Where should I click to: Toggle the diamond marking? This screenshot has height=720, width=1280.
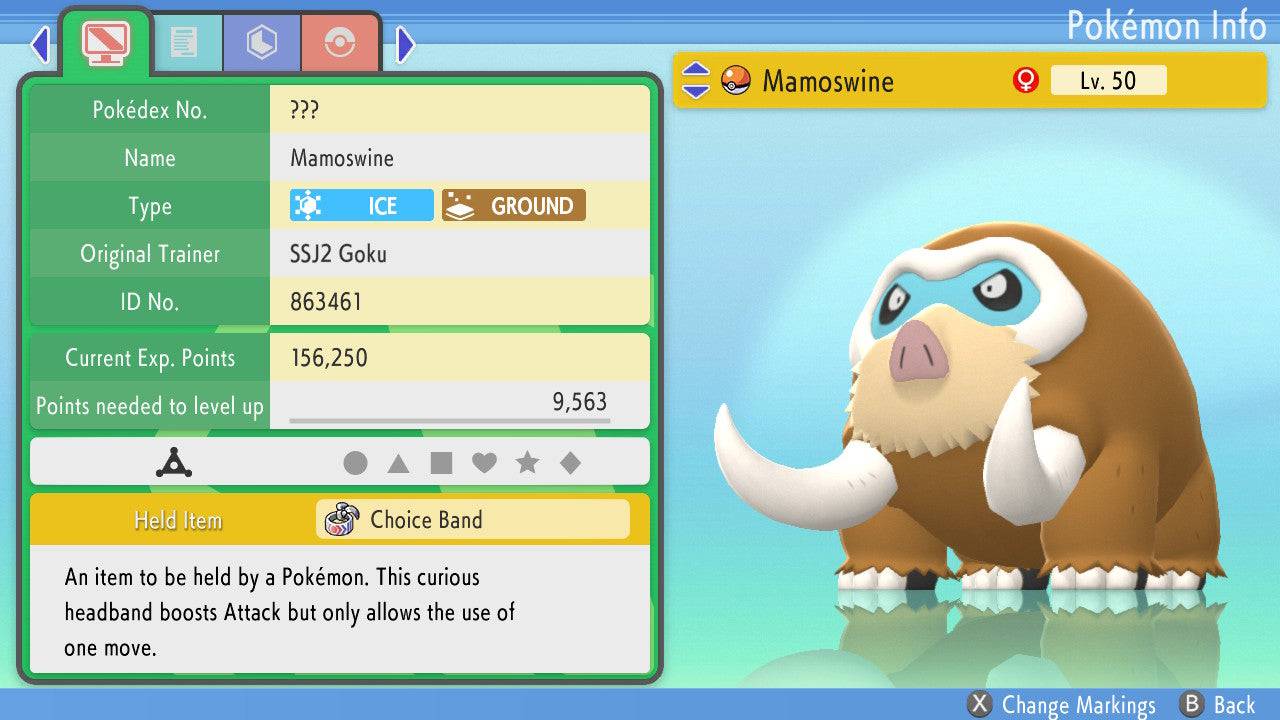[570, 463]
